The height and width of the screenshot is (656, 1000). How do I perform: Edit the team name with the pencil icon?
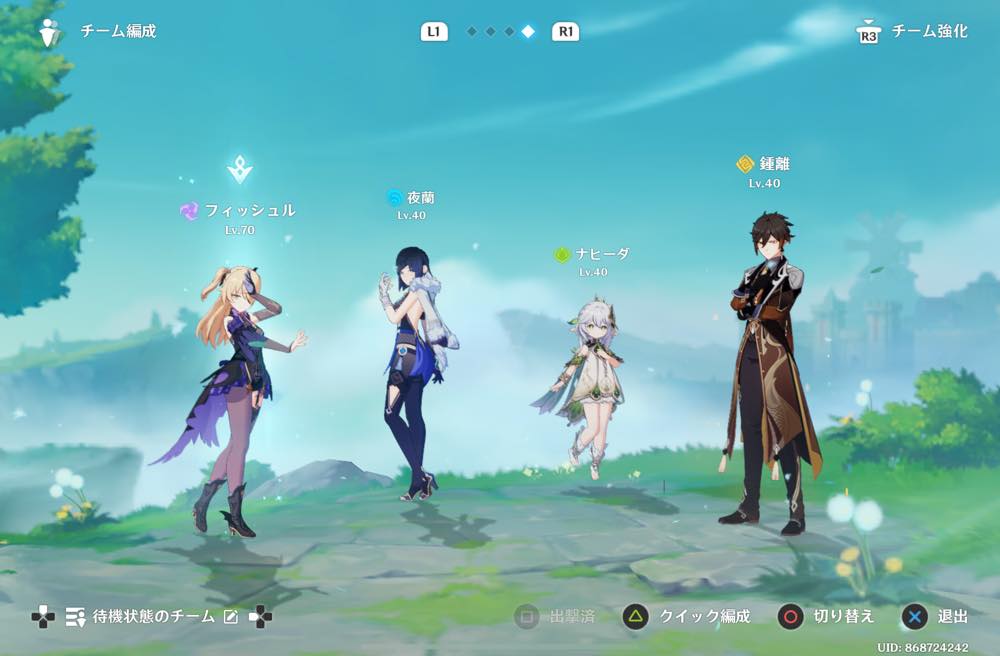(x=231, y=617)
